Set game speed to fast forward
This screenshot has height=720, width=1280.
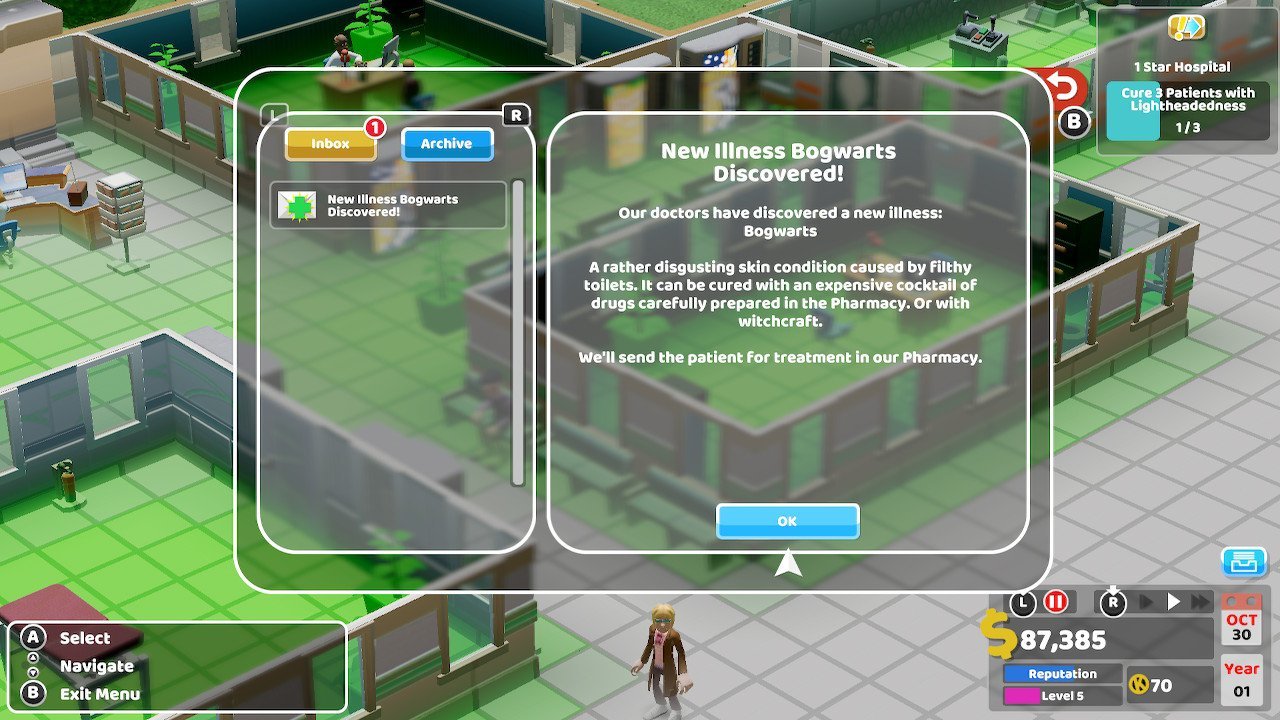[x=1199, y=602]
